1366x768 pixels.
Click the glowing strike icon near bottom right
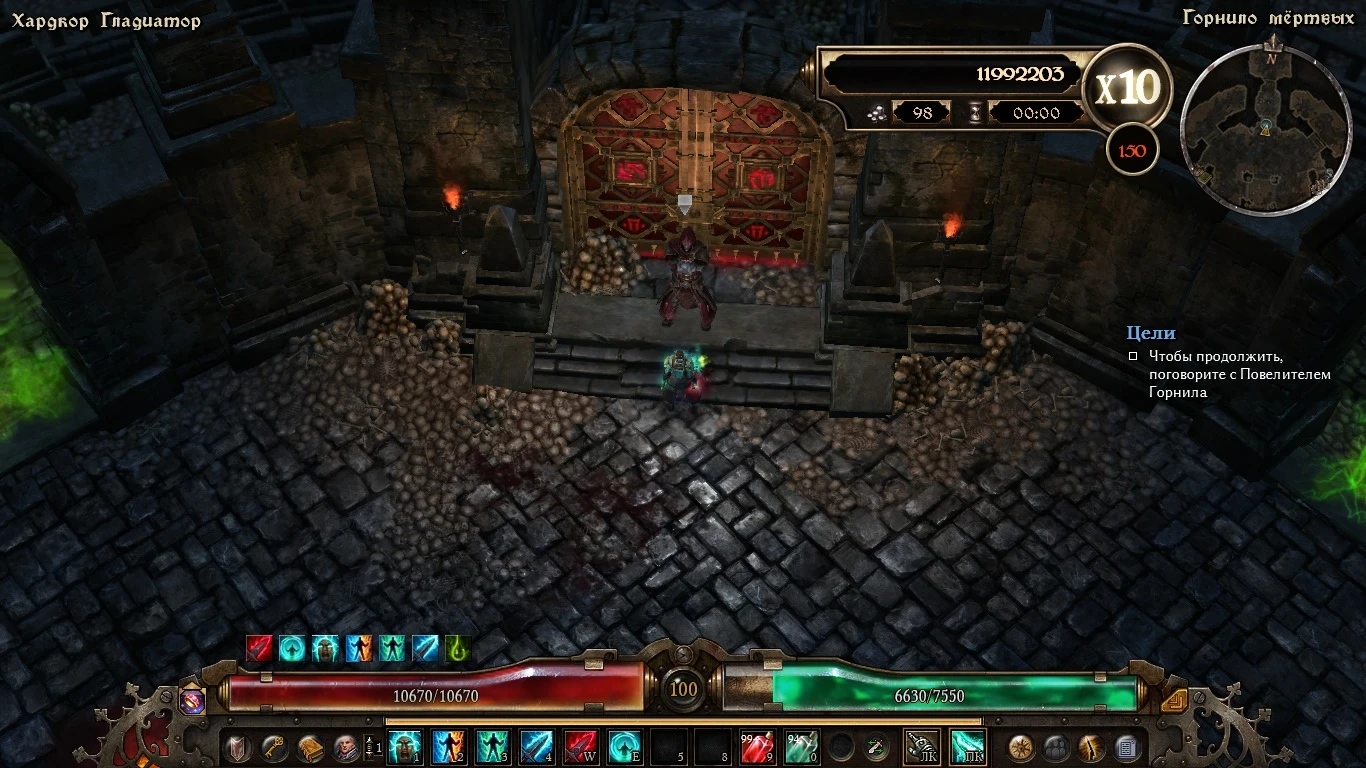pos(1090,748)
